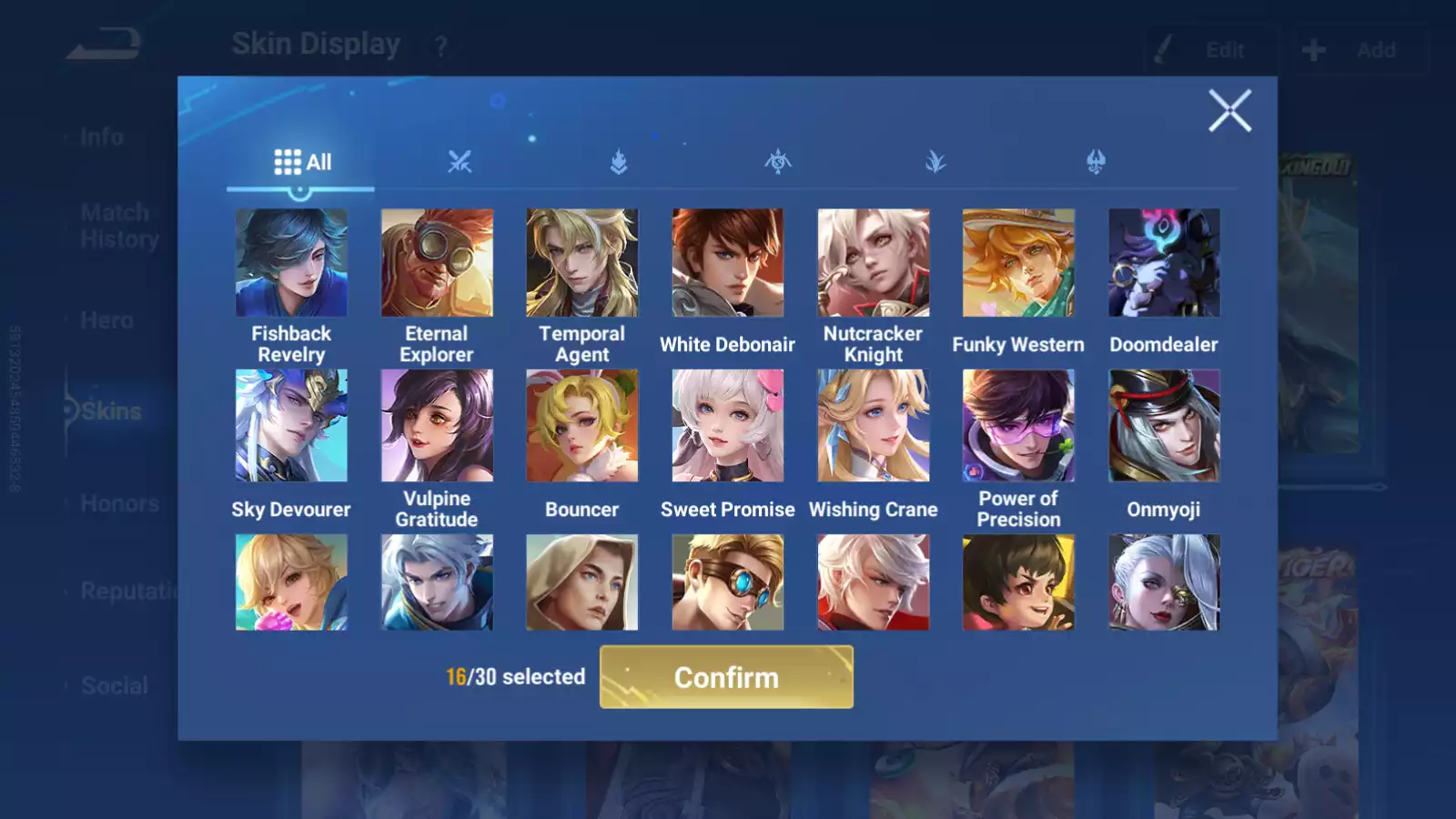Image resolution: width=1456 pixels, height=819 pixels.
Task: Select the Sky Devourer skin
Action: coord(291,425)
